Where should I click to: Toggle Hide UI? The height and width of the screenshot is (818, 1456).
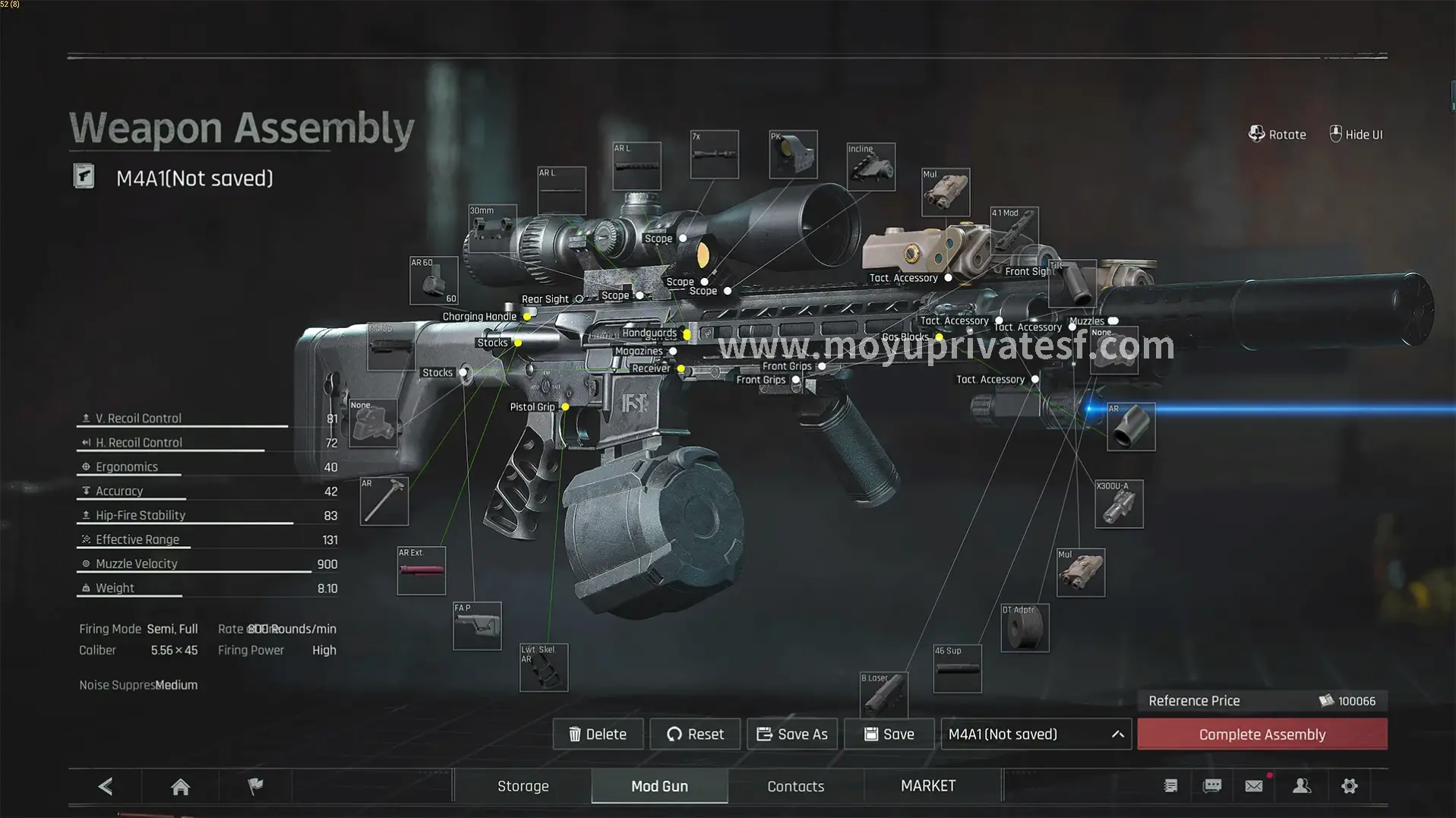coord(1356,134)
